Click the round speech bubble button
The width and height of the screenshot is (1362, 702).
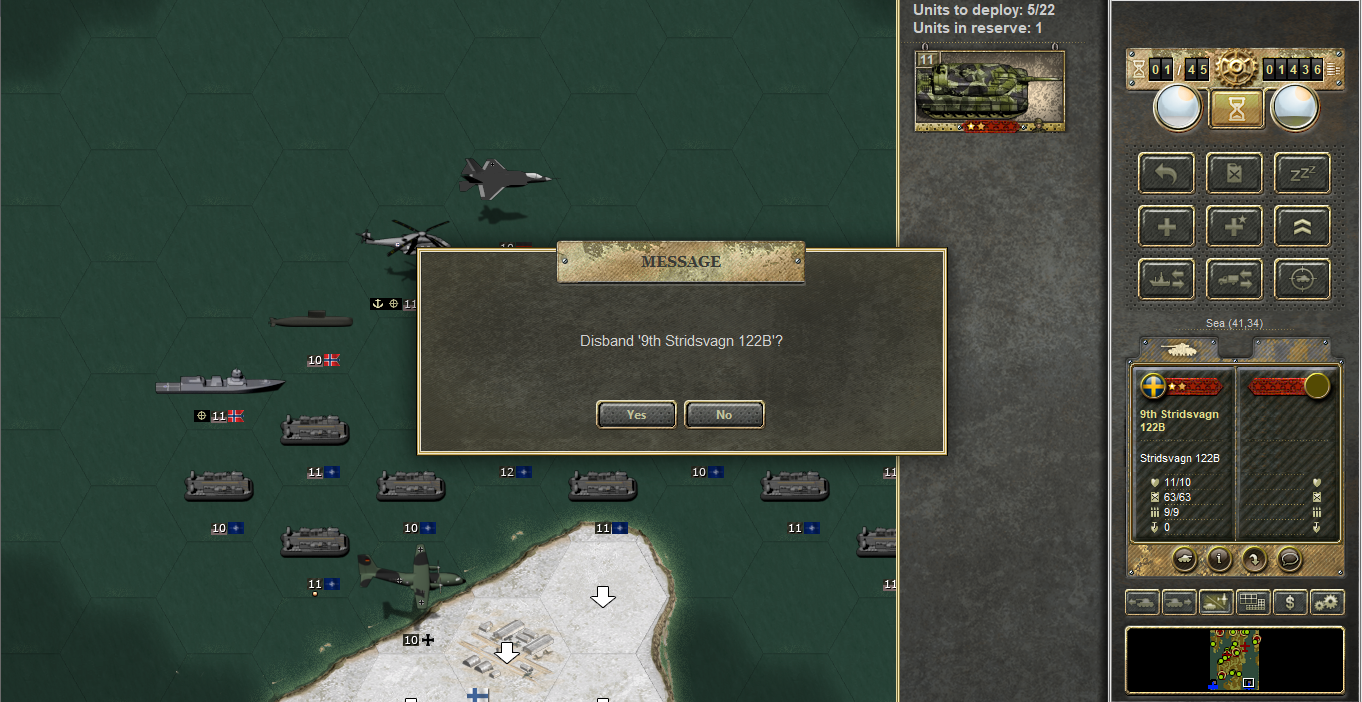click(1289, 559)
